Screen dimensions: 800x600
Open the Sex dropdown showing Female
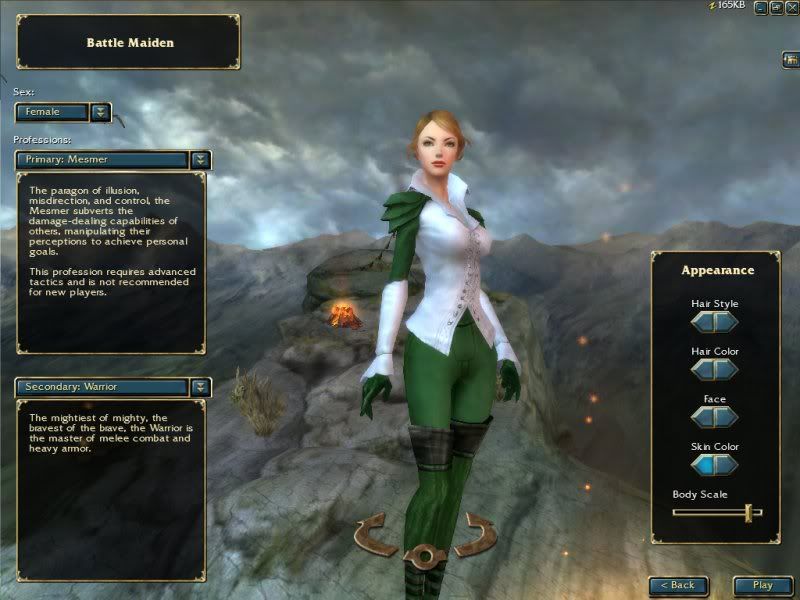101,112
